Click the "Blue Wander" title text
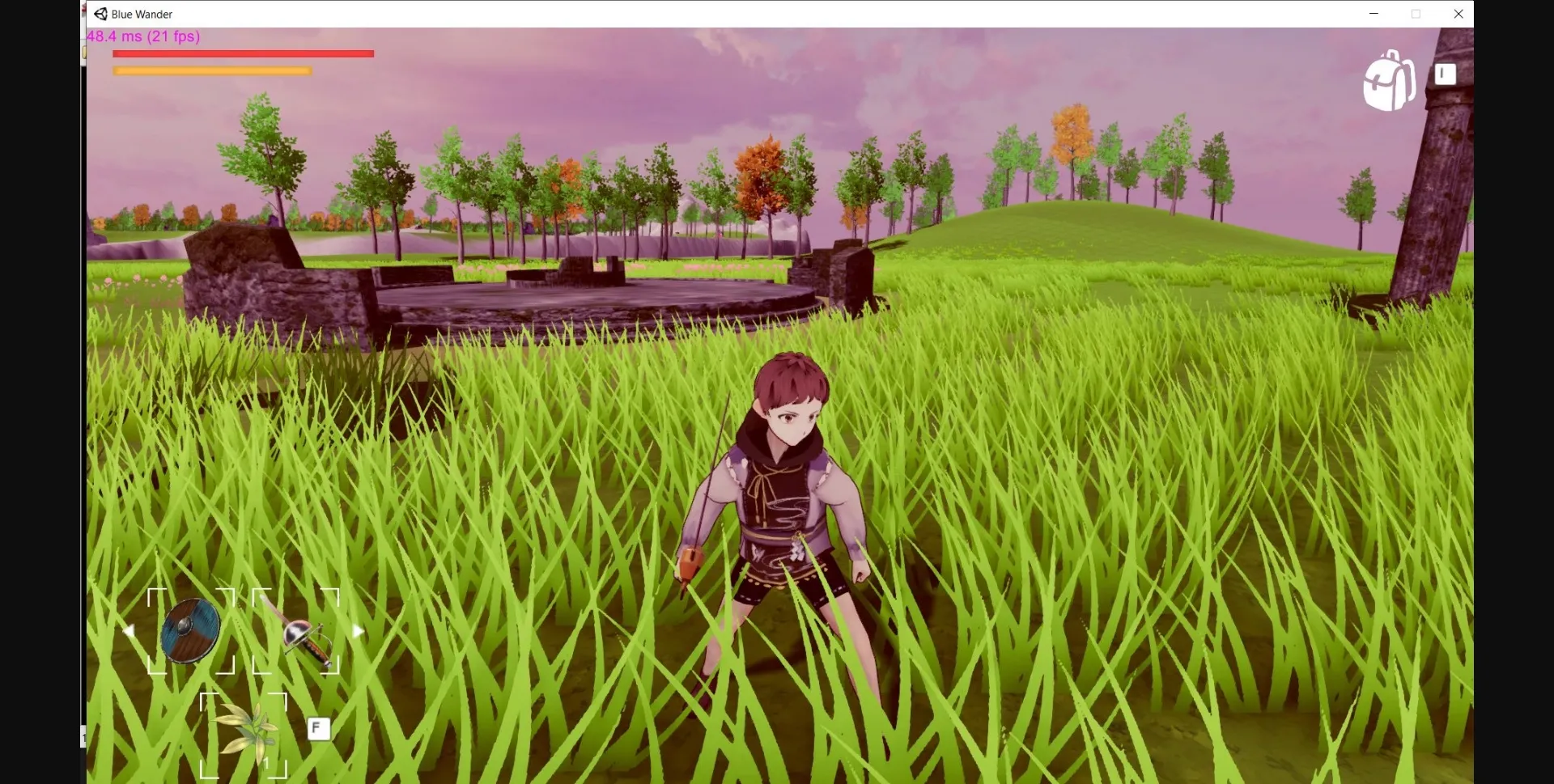 [x=142, y=14]
